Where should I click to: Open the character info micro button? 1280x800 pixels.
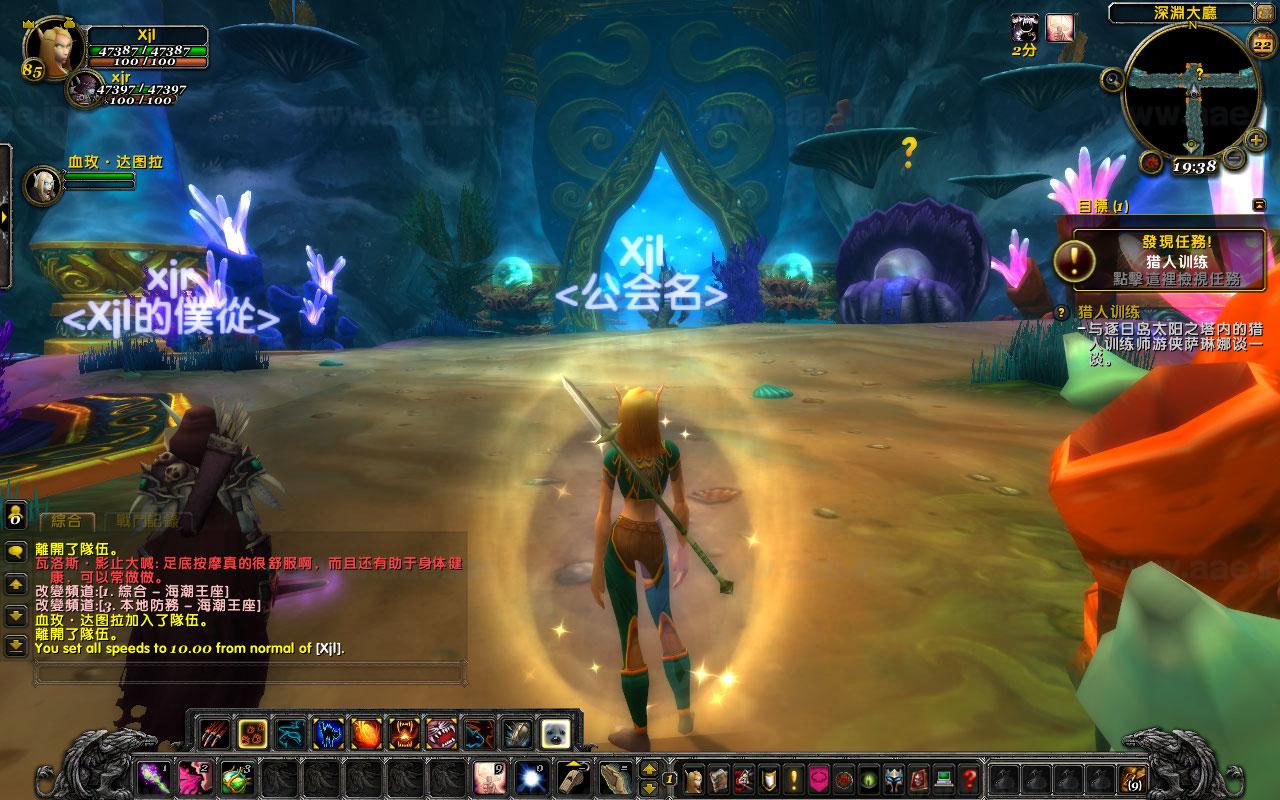pyautogui.click(x=695, y=777)
